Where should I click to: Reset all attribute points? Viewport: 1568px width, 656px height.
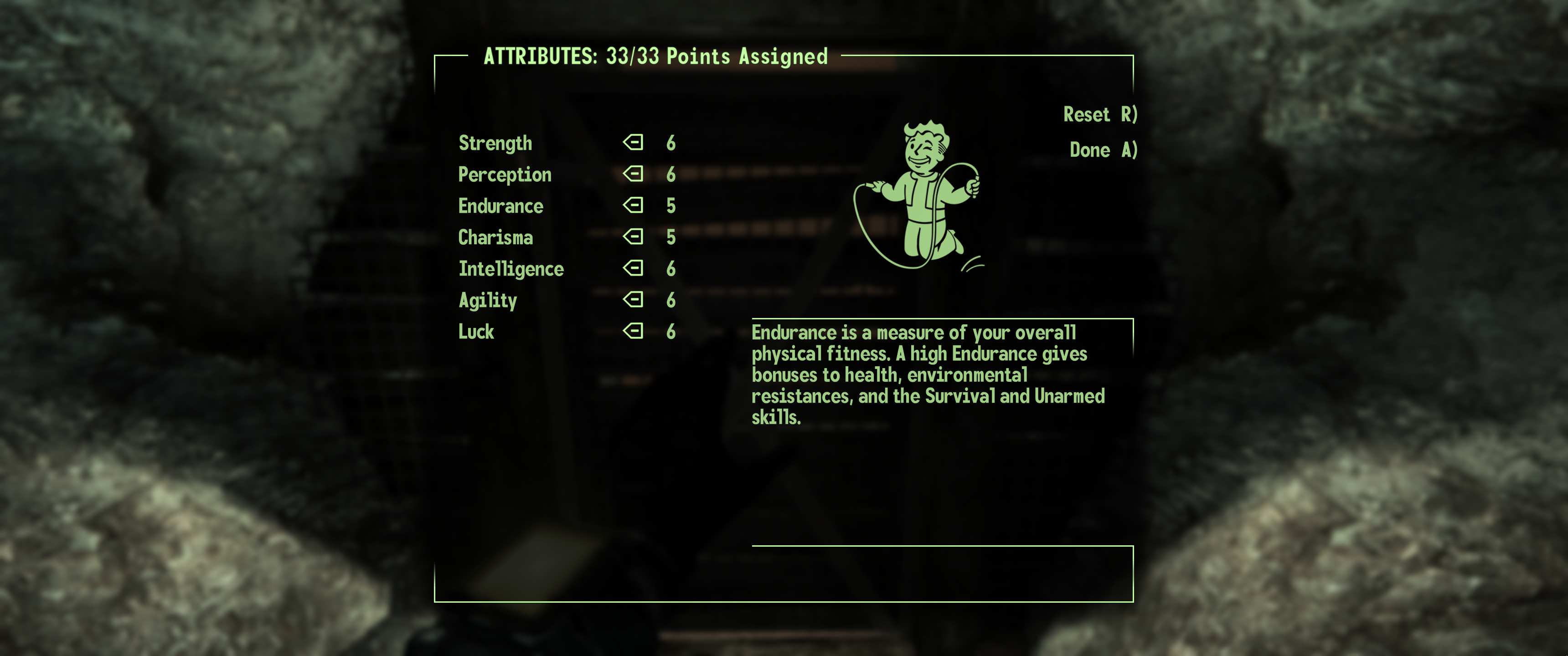click(1099, 114)
